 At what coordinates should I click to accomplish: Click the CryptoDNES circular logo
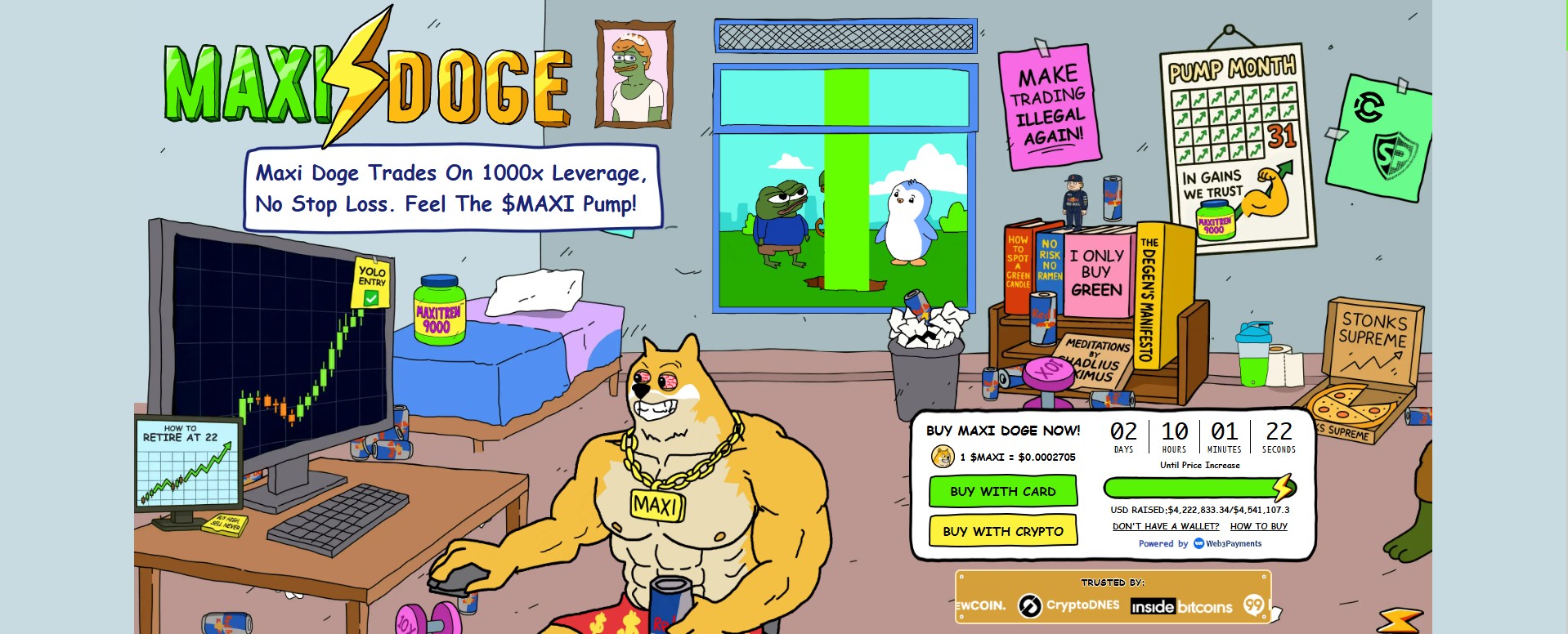(x=1029, y=605)
